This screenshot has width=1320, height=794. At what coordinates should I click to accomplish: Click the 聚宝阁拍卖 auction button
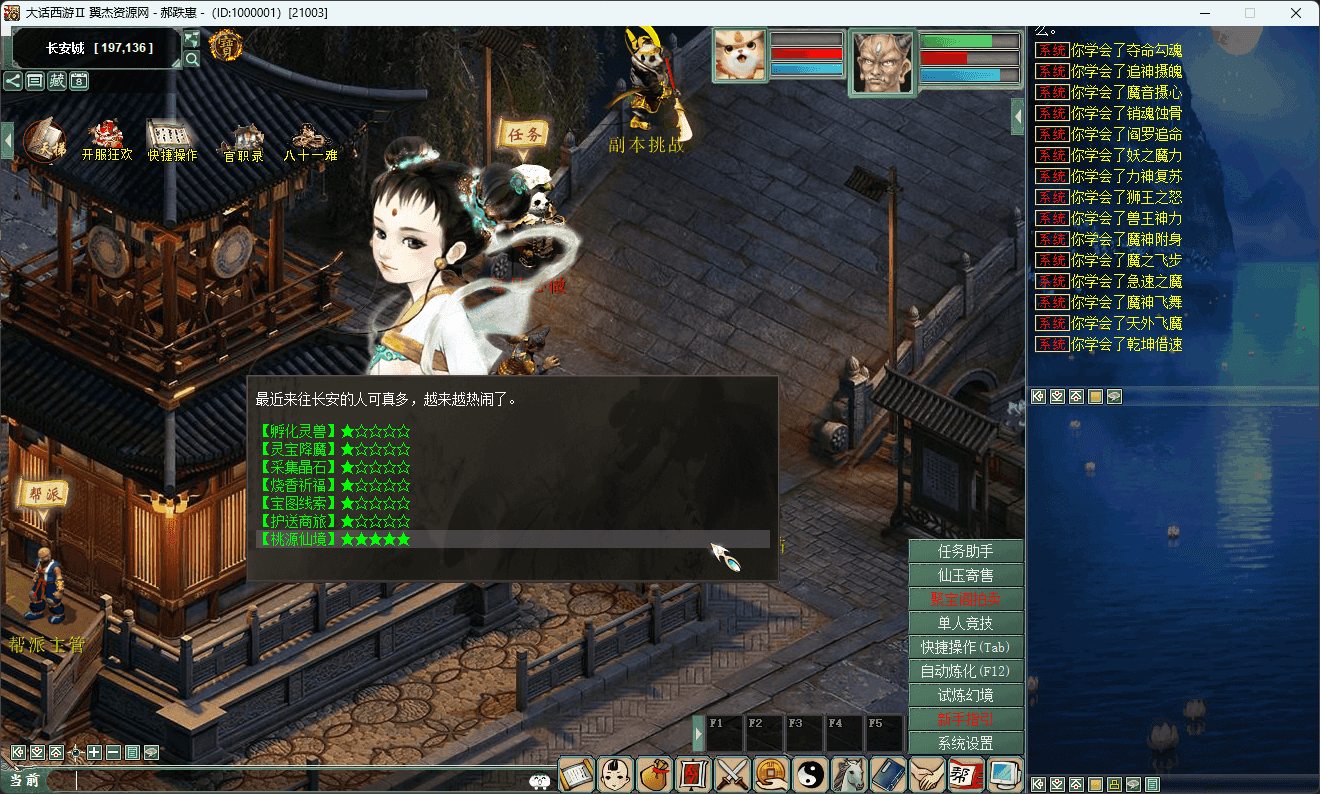point(965,599)
